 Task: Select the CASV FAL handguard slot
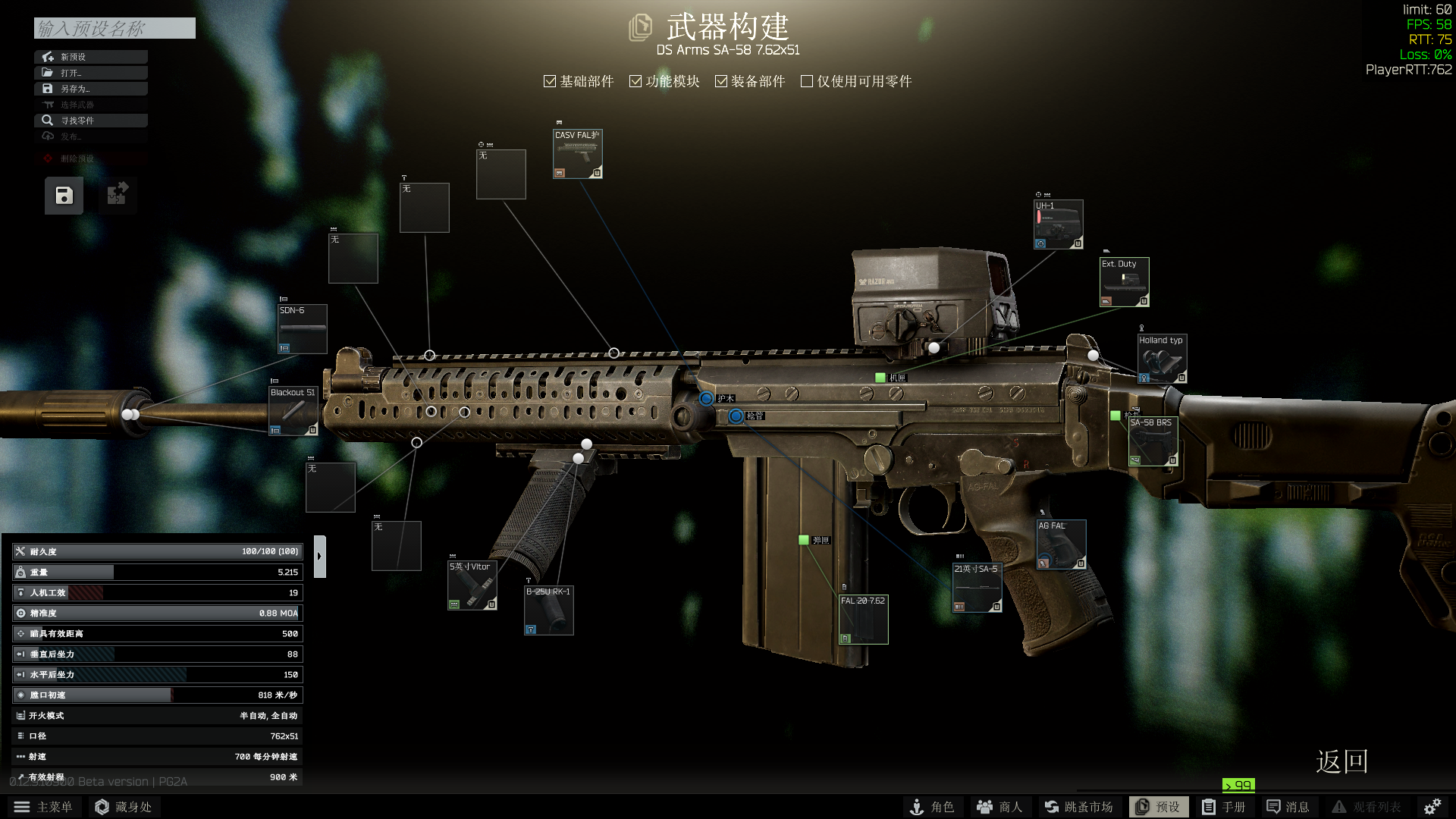tap(577, 154)
